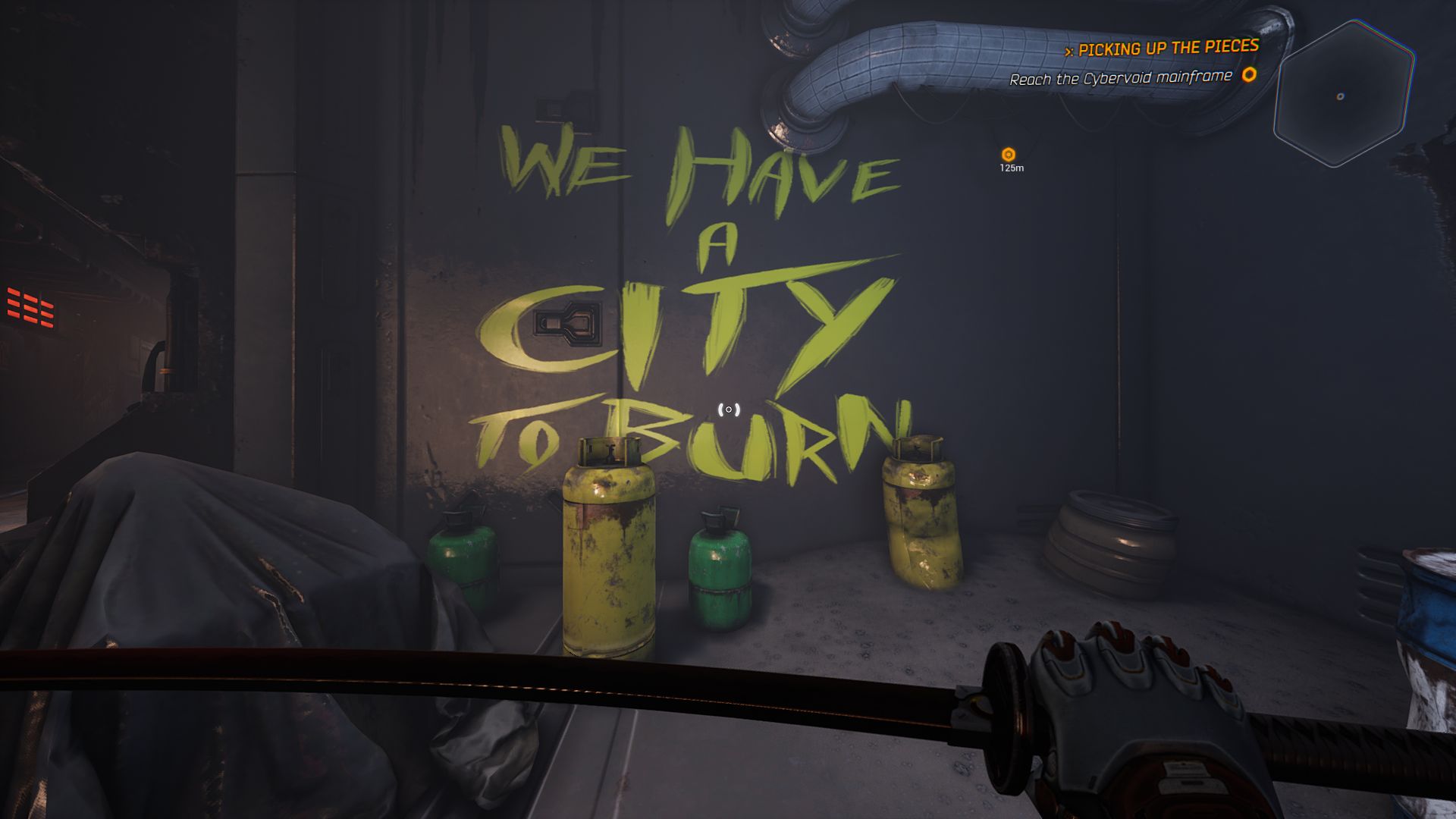The image size is (1456, 819).
Task: Click the crosshair reticle at screen center
Action: (727, 409)
